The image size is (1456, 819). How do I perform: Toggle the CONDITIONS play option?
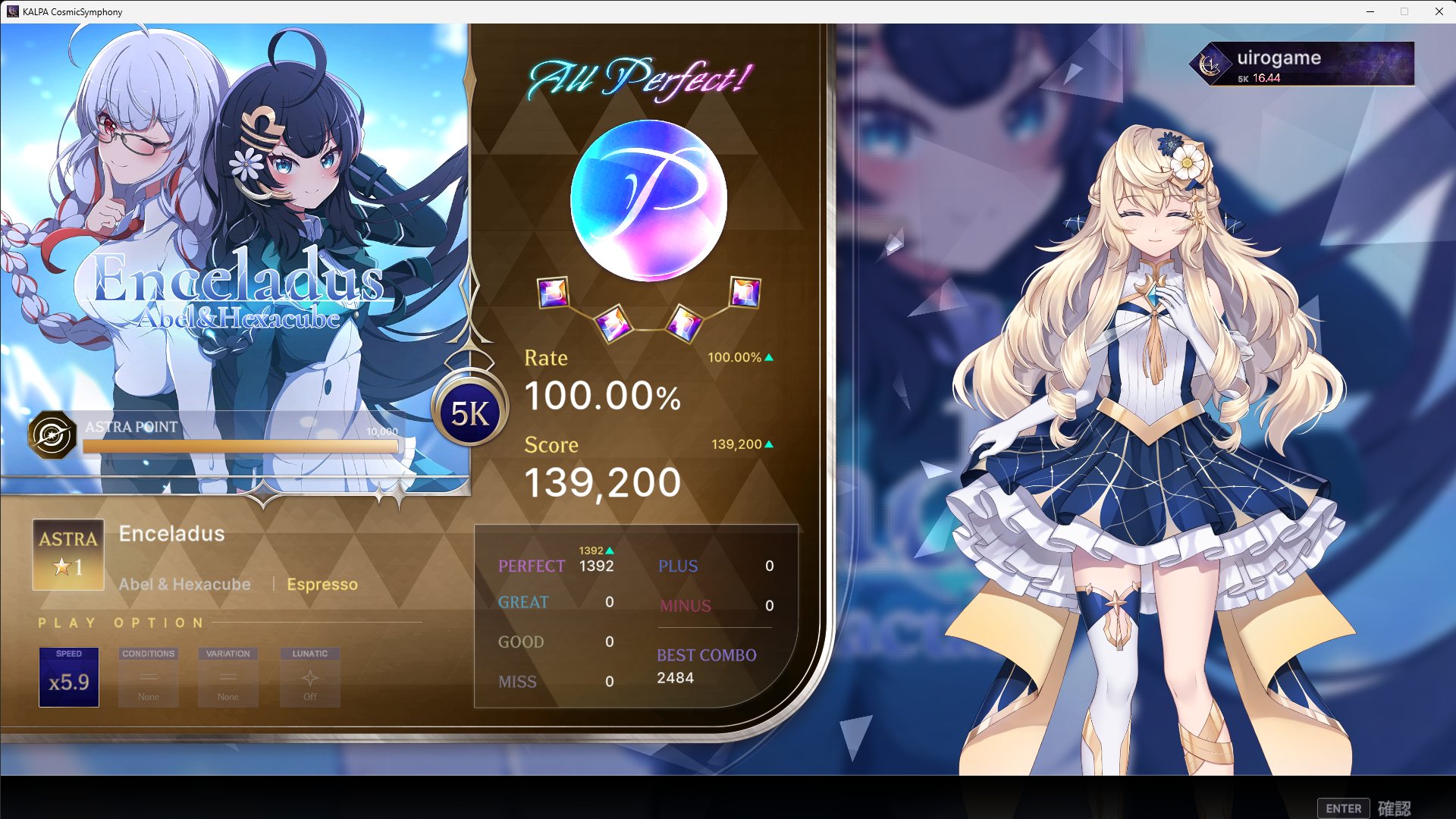point(148,677)
